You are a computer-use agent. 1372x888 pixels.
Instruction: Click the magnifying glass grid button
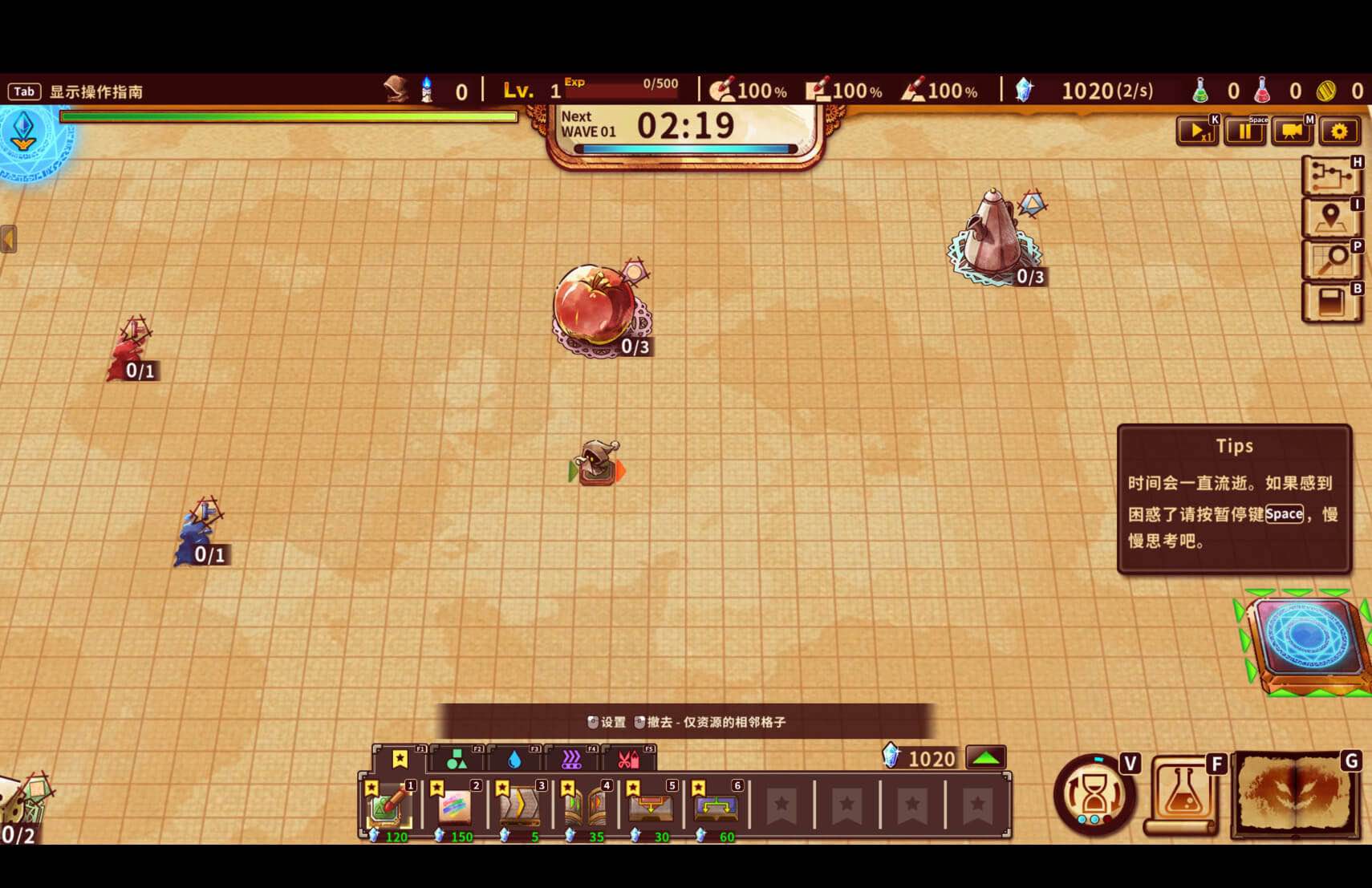point(1330,260)
